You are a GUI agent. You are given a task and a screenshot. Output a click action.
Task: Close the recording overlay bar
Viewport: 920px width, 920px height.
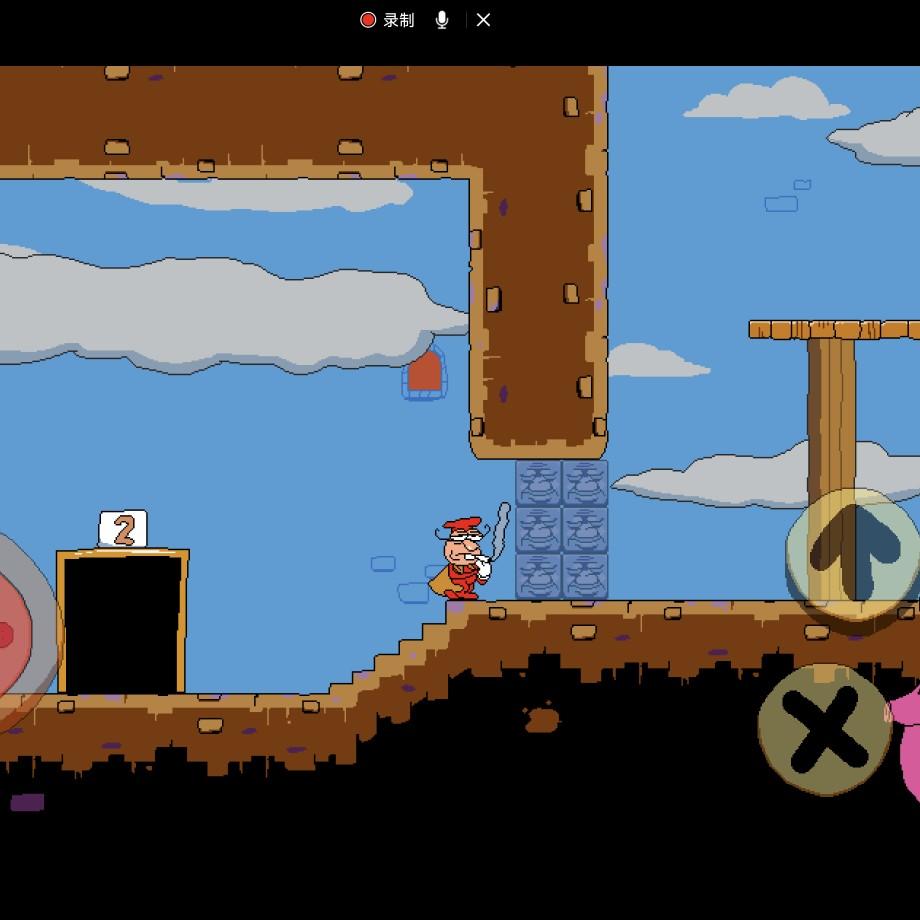tap(483, 20)
